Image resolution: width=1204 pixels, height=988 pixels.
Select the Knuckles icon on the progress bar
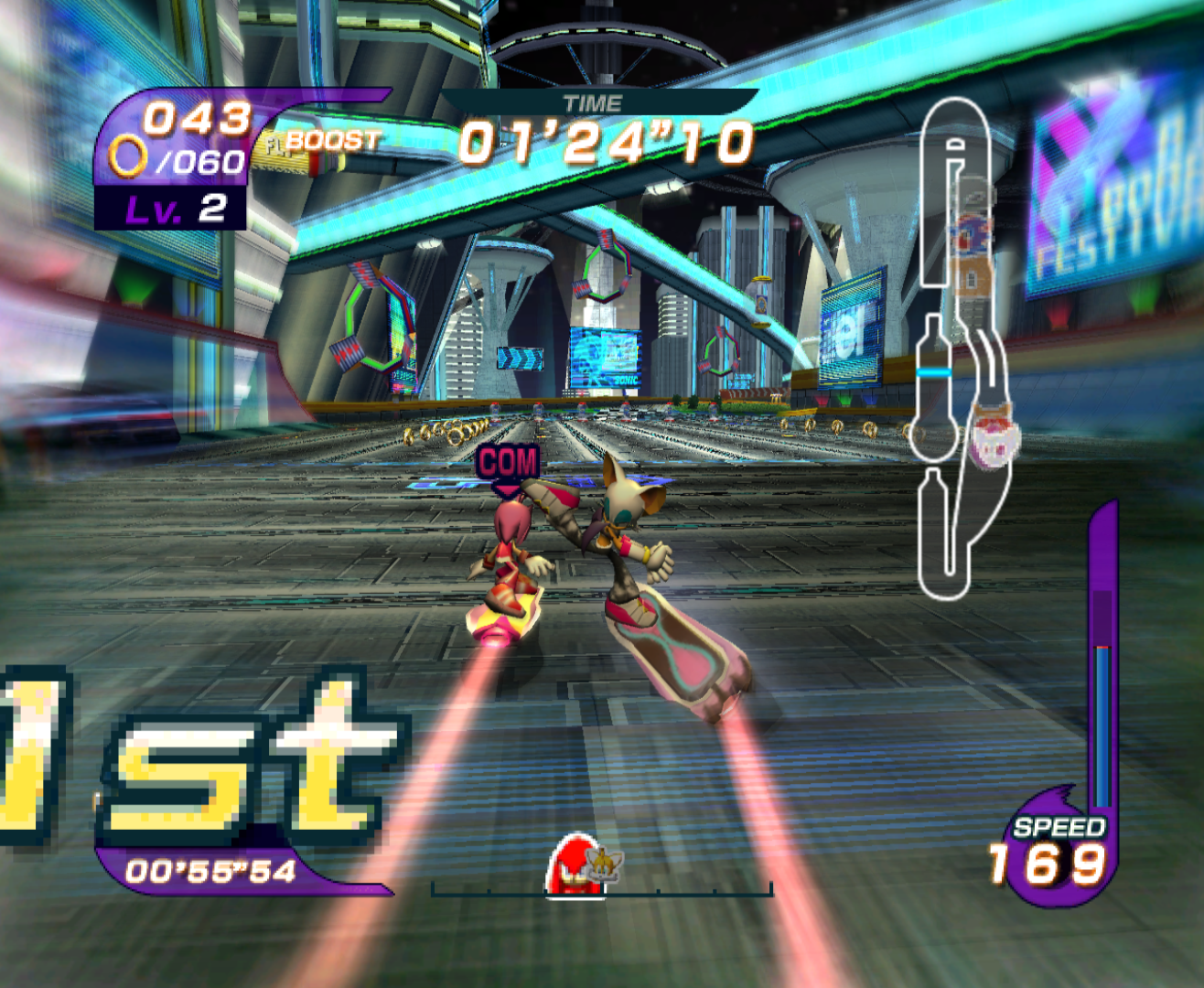(x=574, y=865)
